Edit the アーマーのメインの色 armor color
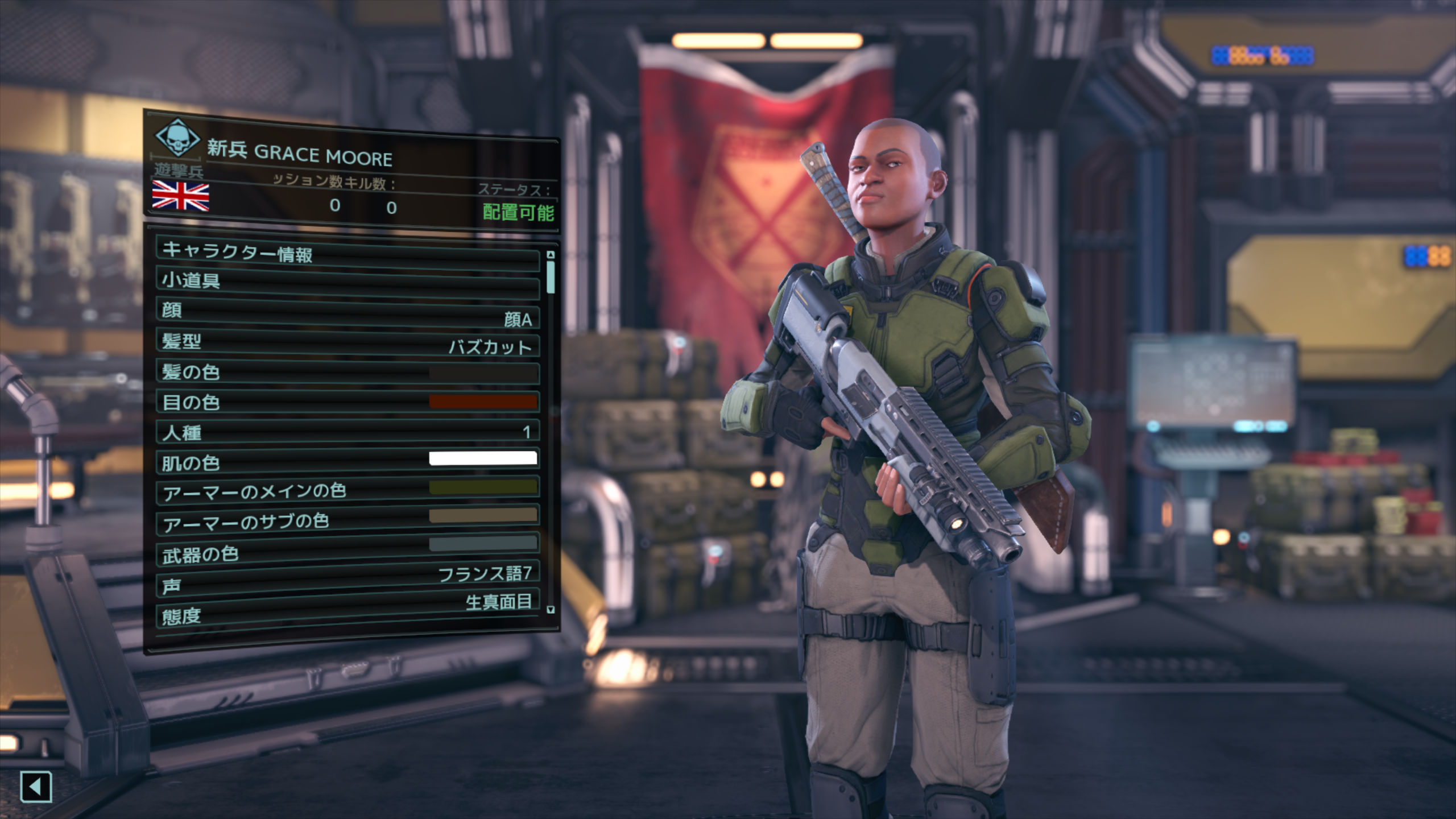This screenshot has width=1456, height=819. pyautogui.click(x=347, y=491)
